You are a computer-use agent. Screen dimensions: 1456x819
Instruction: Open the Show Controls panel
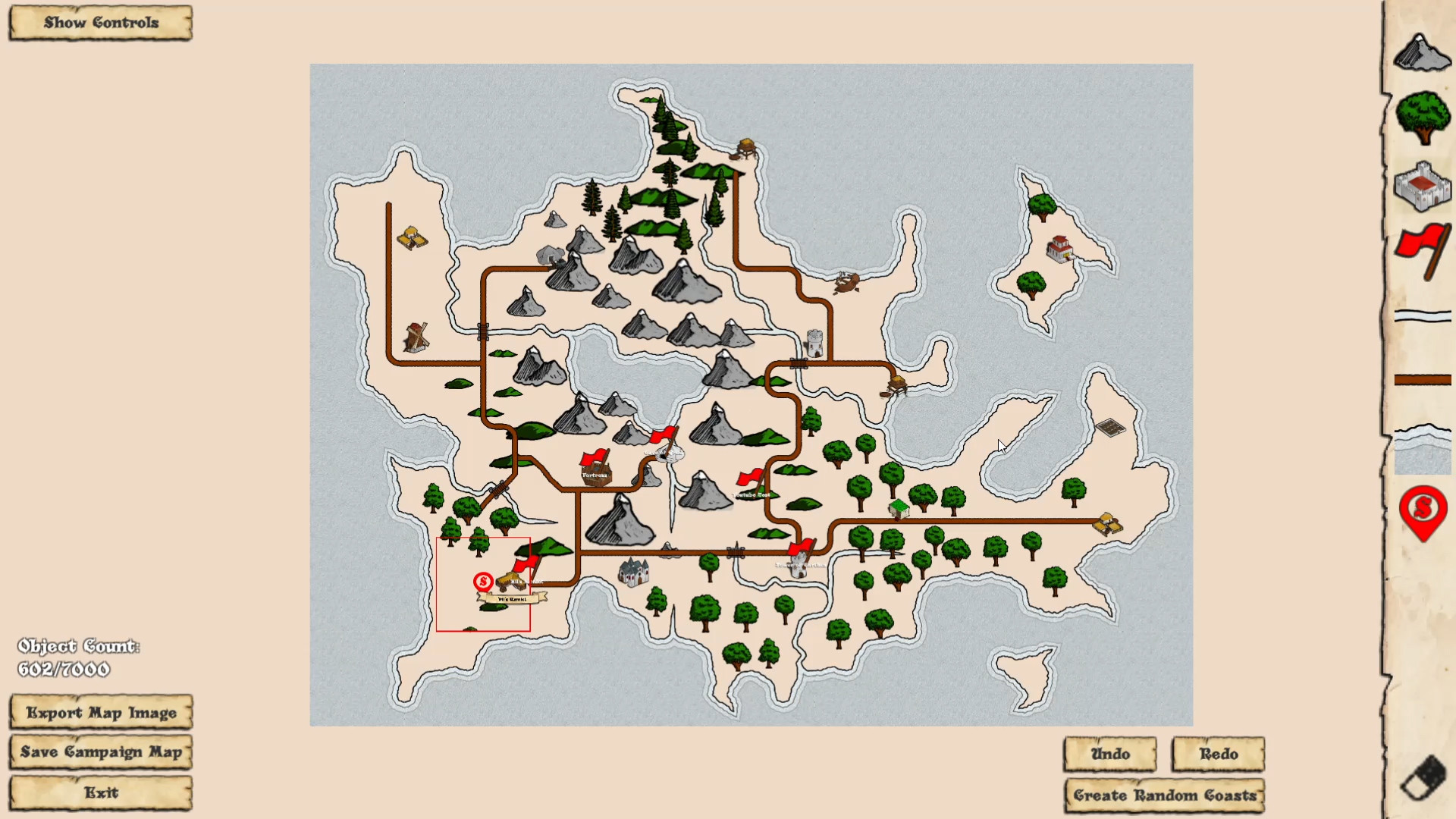[x=99, y=22]
